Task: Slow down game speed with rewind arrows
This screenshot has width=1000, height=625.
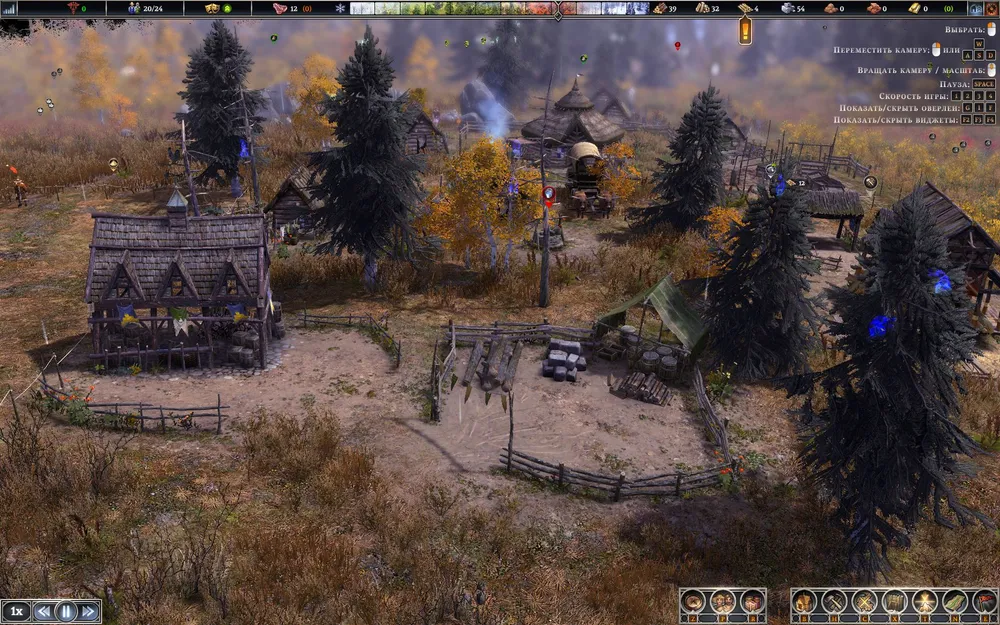Action: tap(44, 610)
